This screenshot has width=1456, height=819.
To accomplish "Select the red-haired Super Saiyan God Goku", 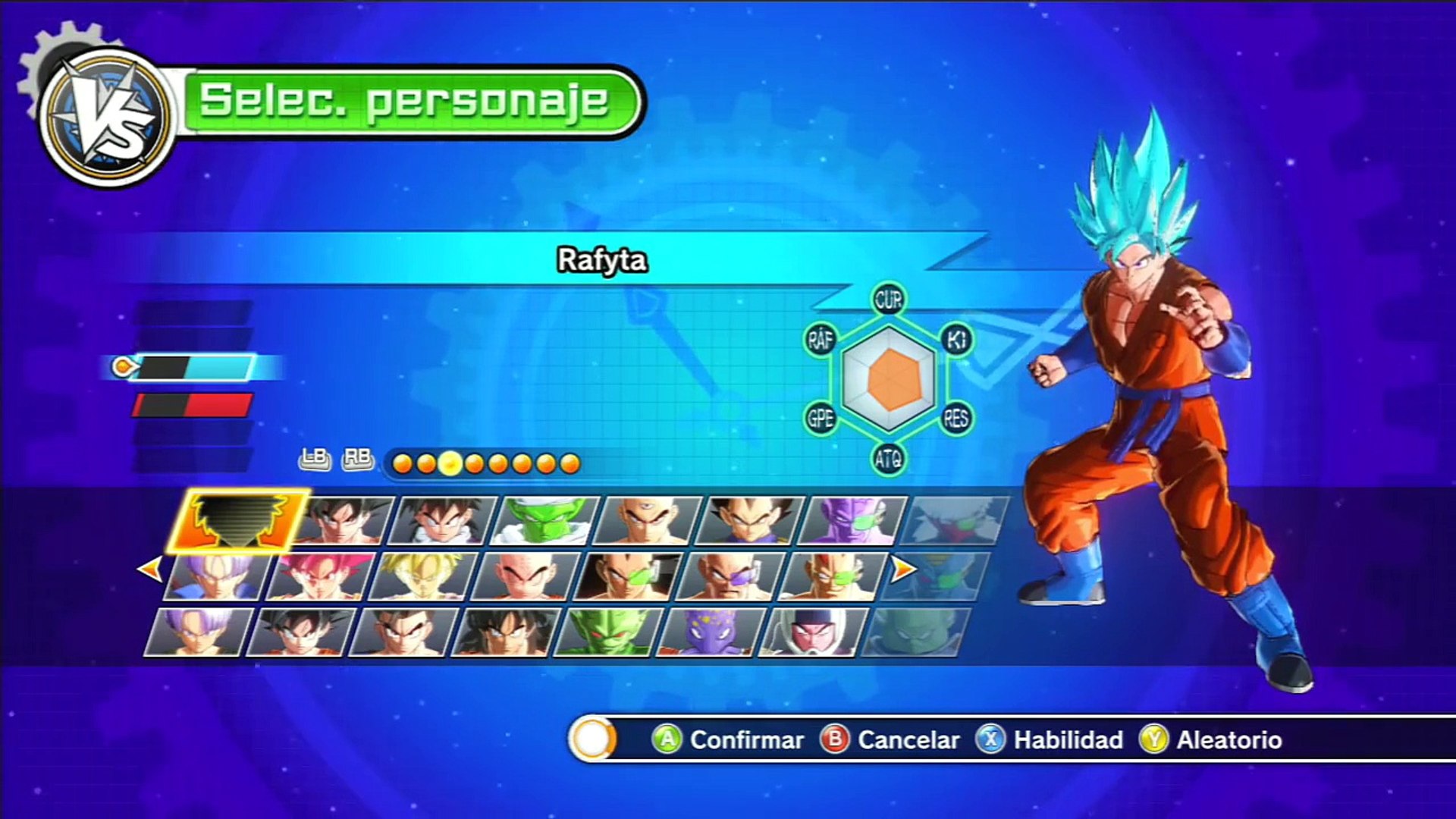I will 320,577.
